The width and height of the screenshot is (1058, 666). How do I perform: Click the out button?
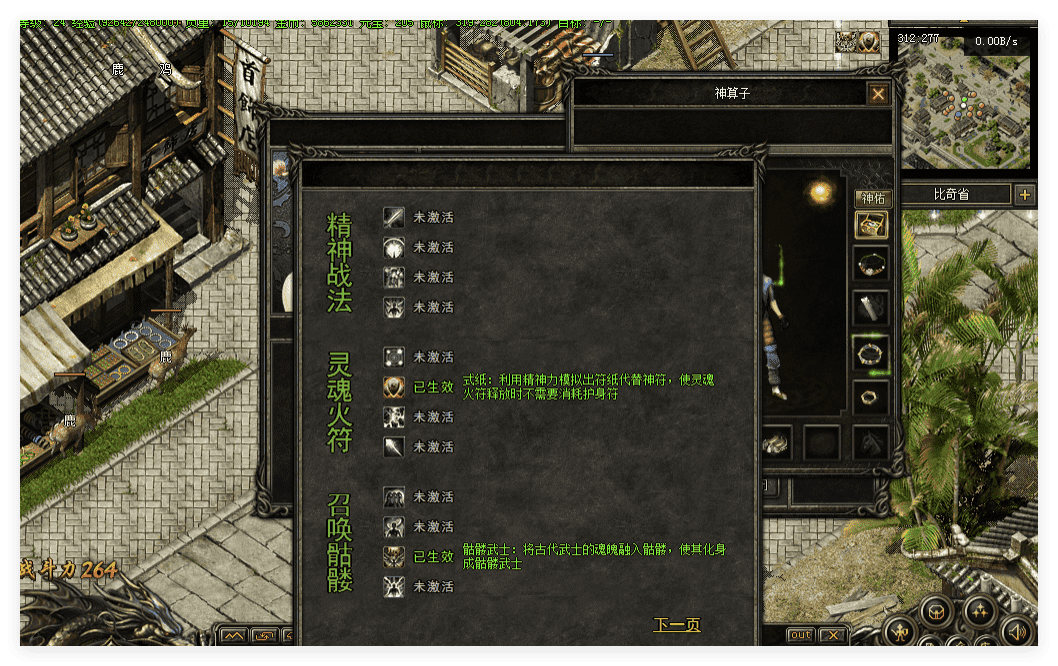800,636
